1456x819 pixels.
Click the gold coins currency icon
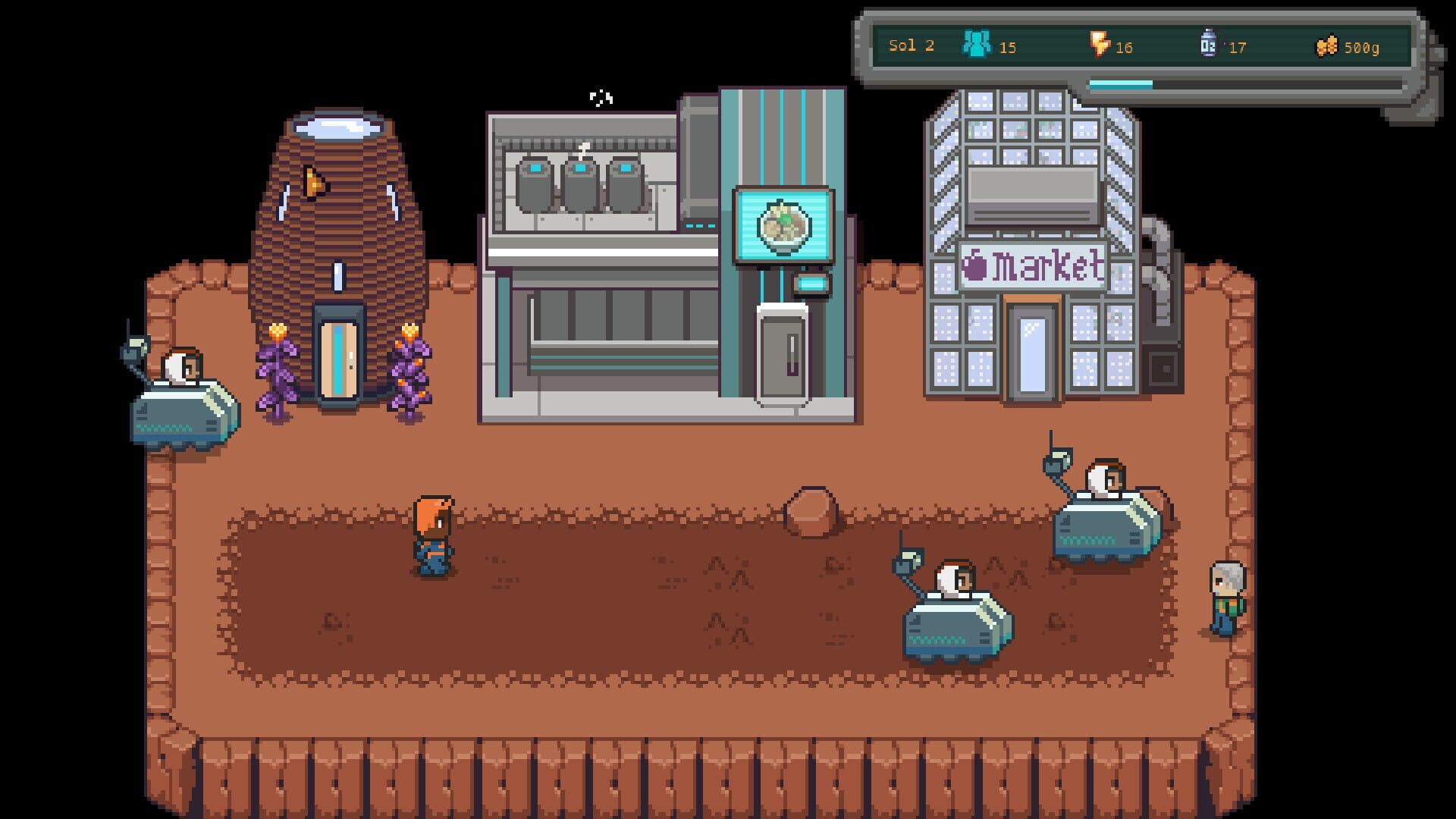1327,45
